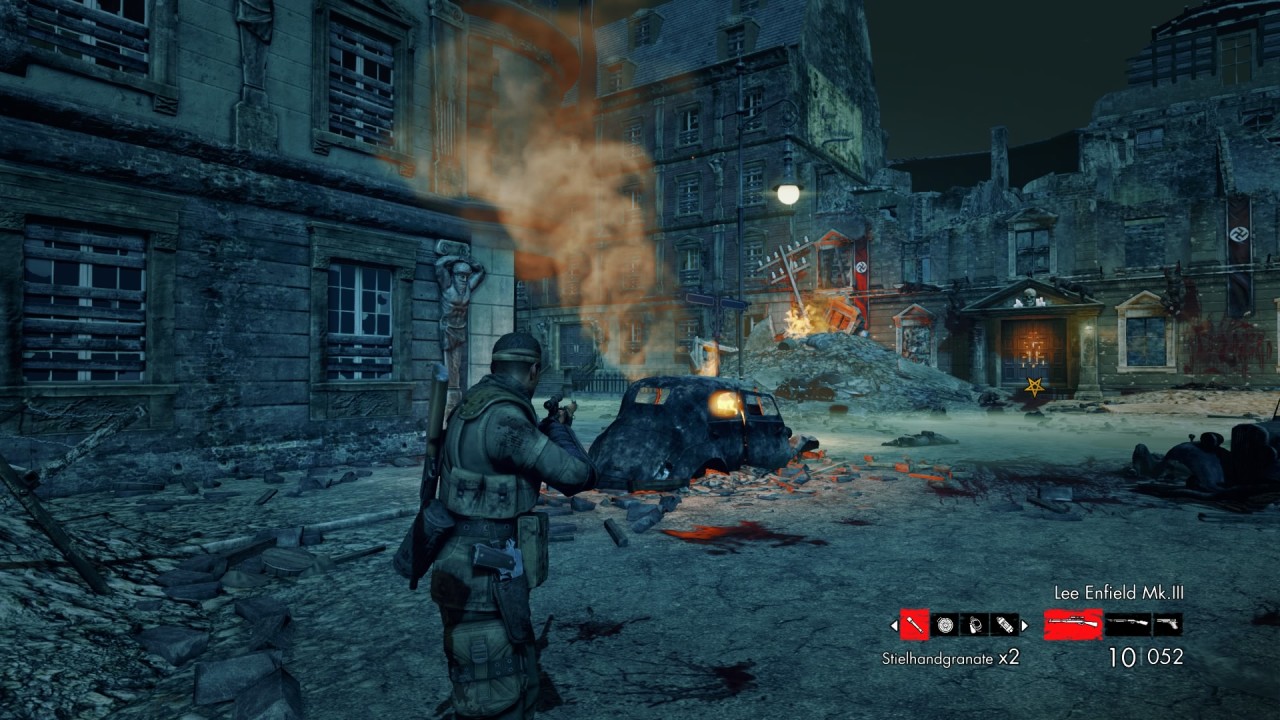Image resolution: width=1280 pixels, height=720 pixels.
Task: Cycle items with the left arrow
Action: pyautogui.click(x=894, y=626)
